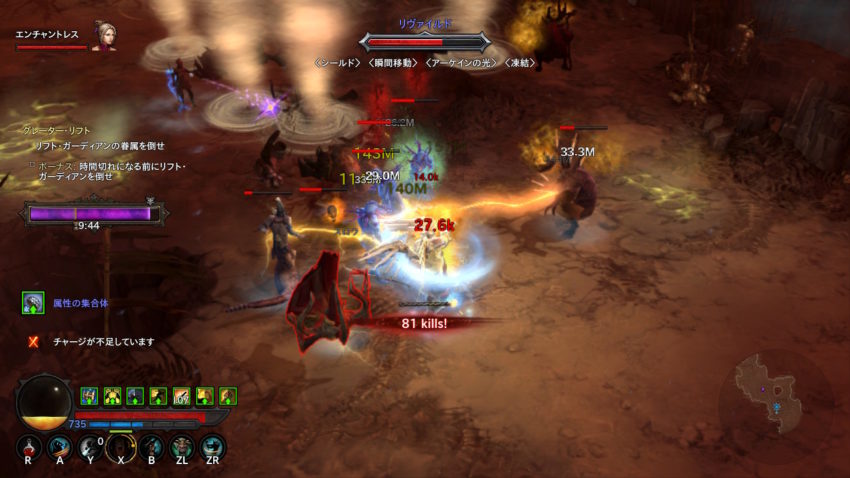This screenshot has width=850, height=478.
Task: Select the 属性の集合体 buff icon
Action: 33,303
